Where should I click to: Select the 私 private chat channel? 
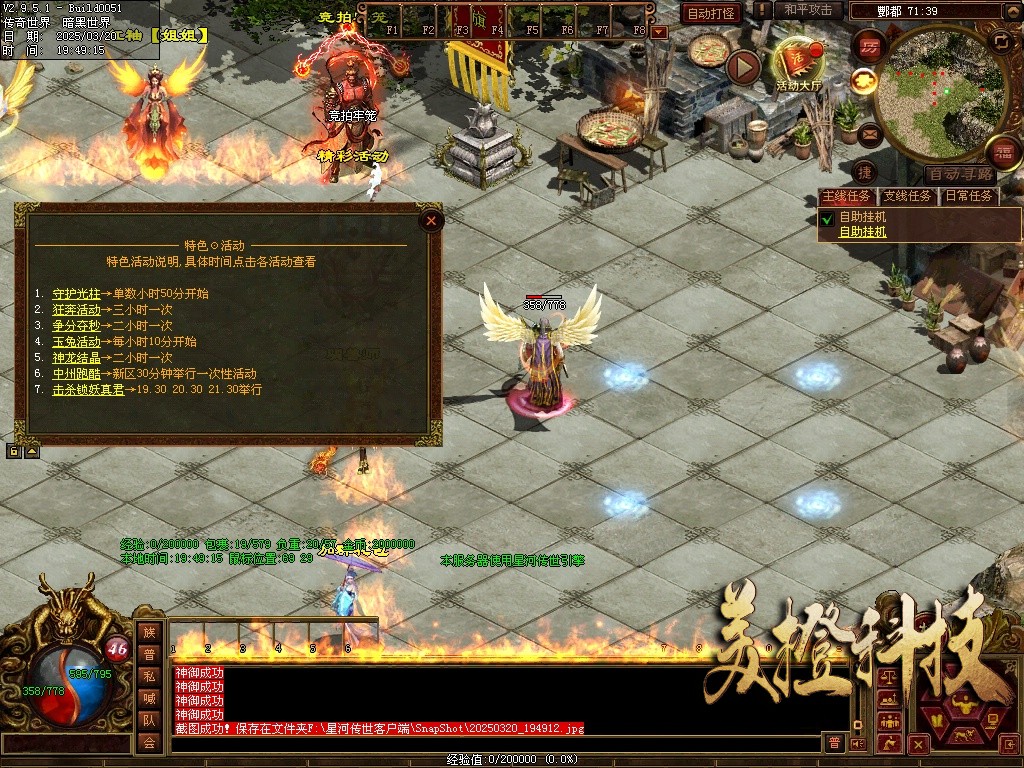(149, 676)
